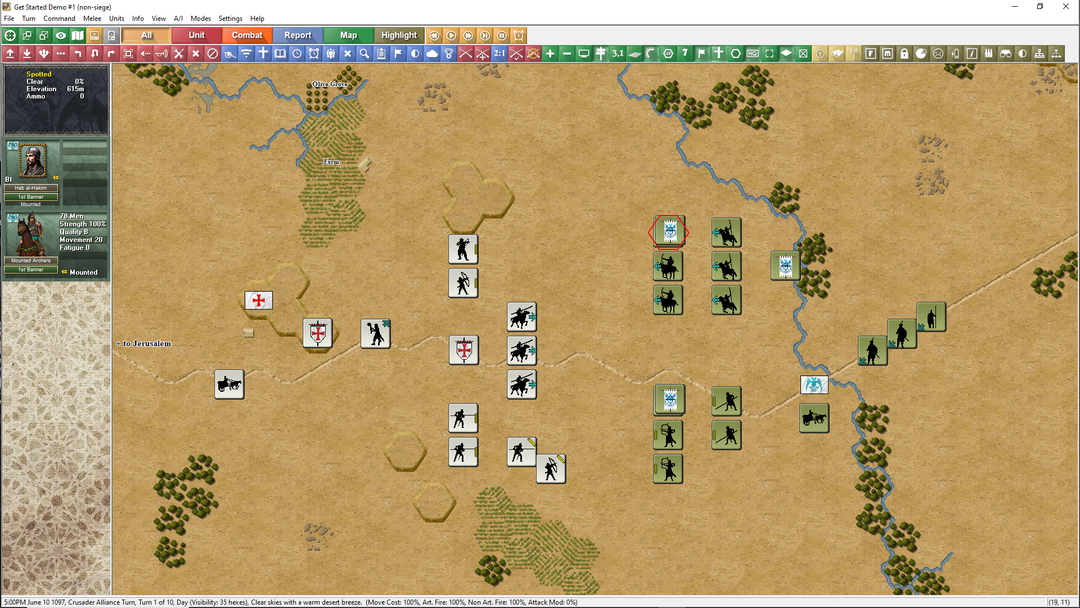Switch to the Unit toolbar tab

tap(197, 35)
